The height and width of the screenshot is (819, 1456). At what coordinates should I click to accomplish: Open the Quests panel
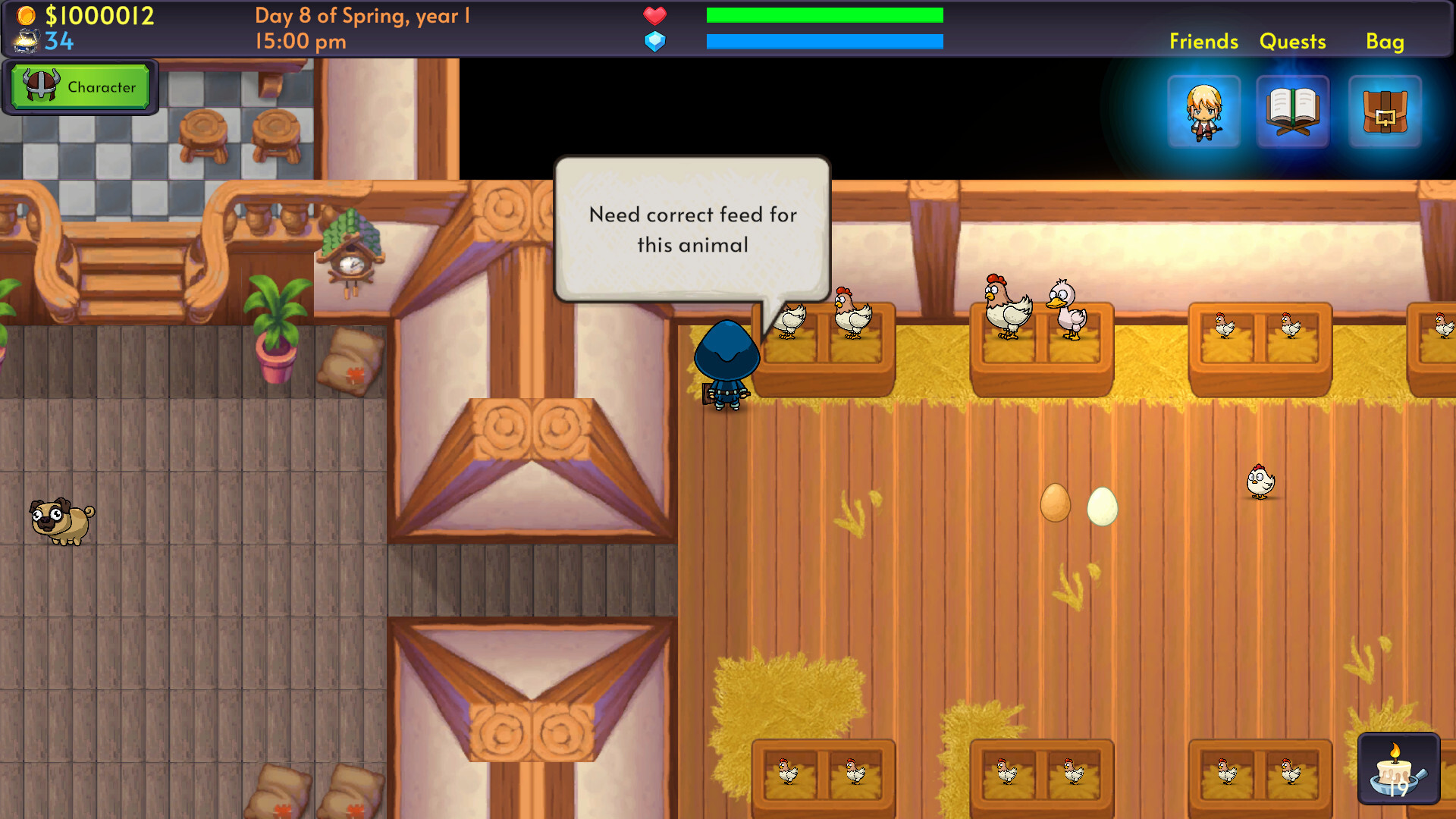click(1293, 42)
